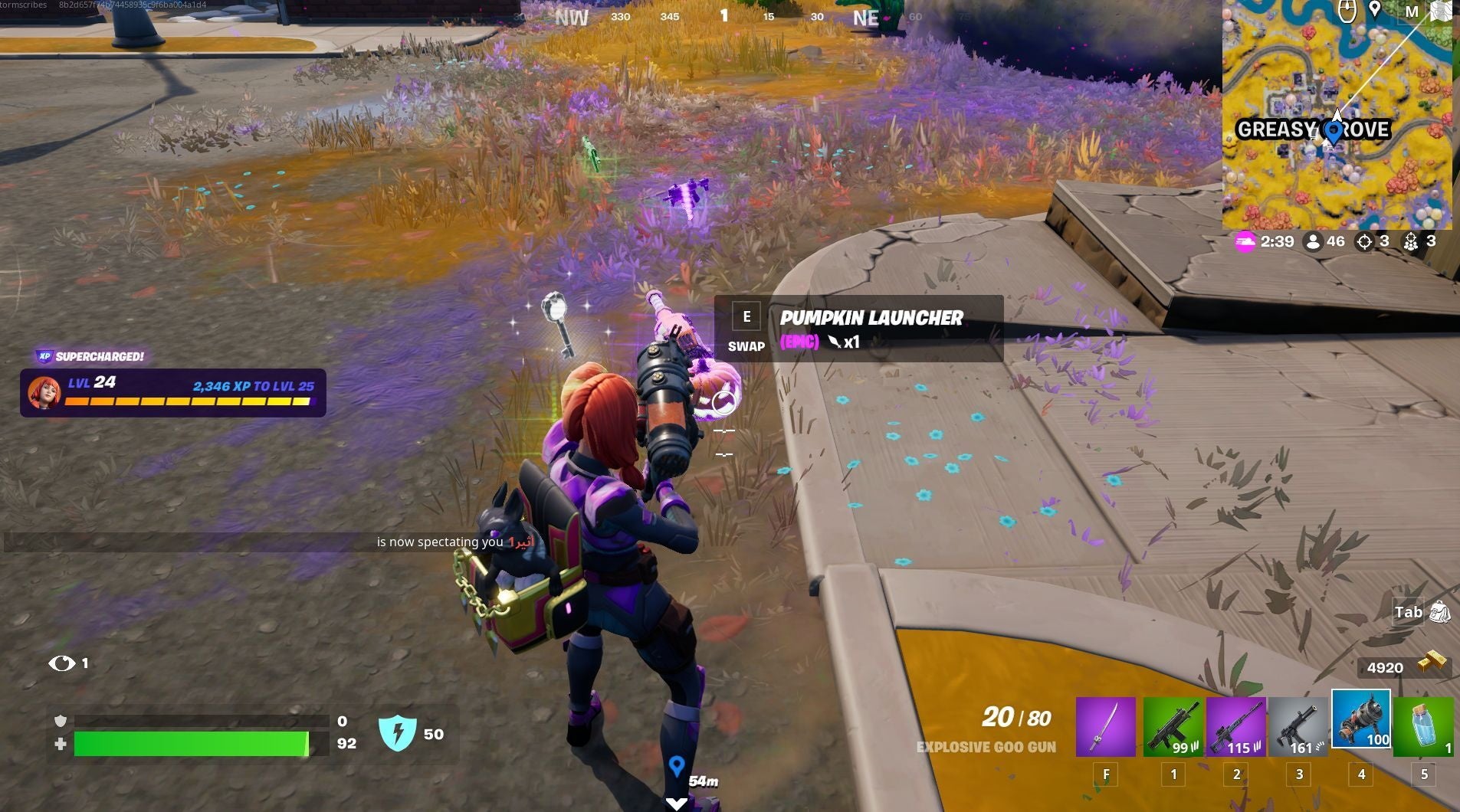Click the players-remaining icon next to 46
Screen dimensions: 1460x812
[1313, 241]
